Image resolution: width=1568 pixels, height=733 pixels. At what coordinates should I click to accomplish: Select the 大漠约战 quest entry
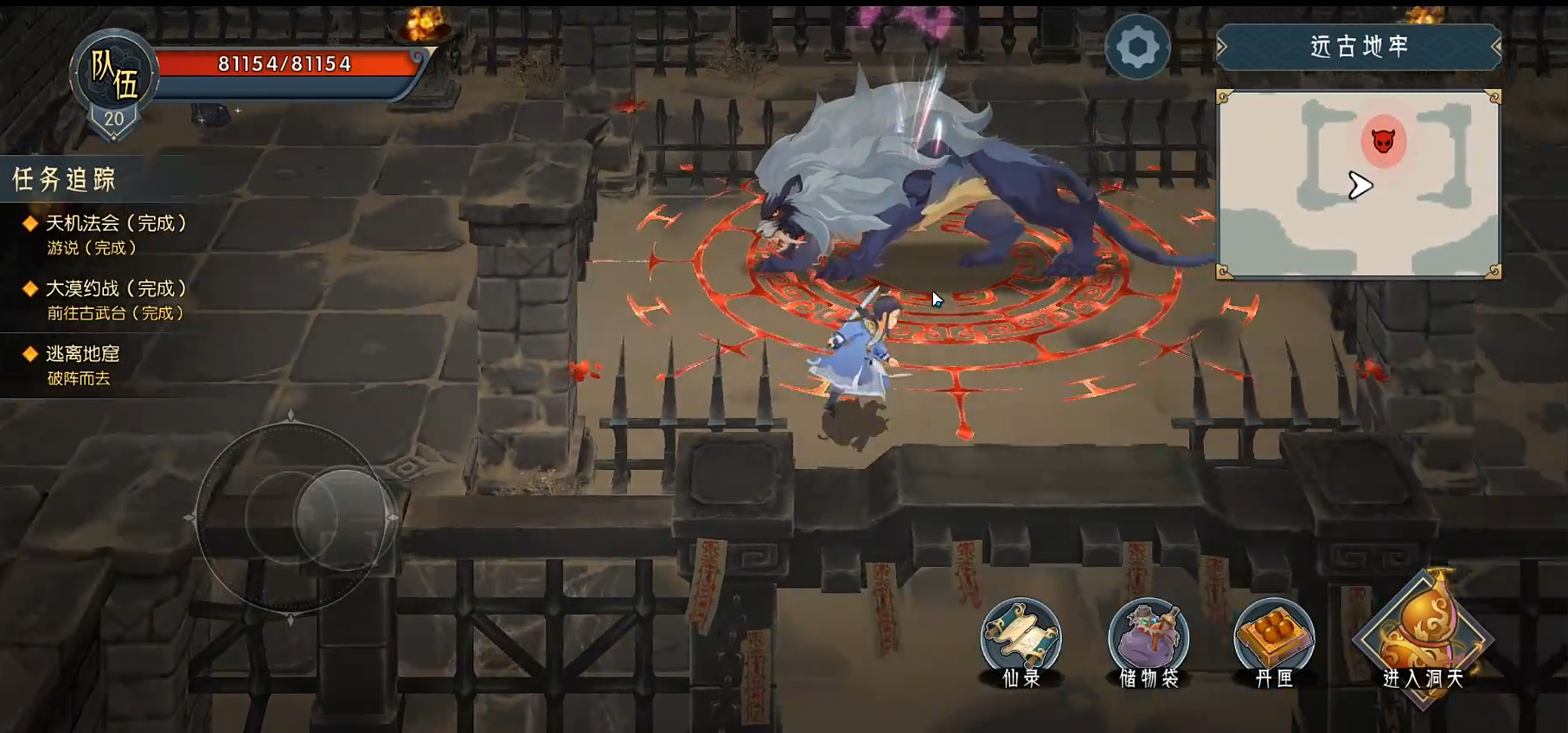[x=116, y=289]
